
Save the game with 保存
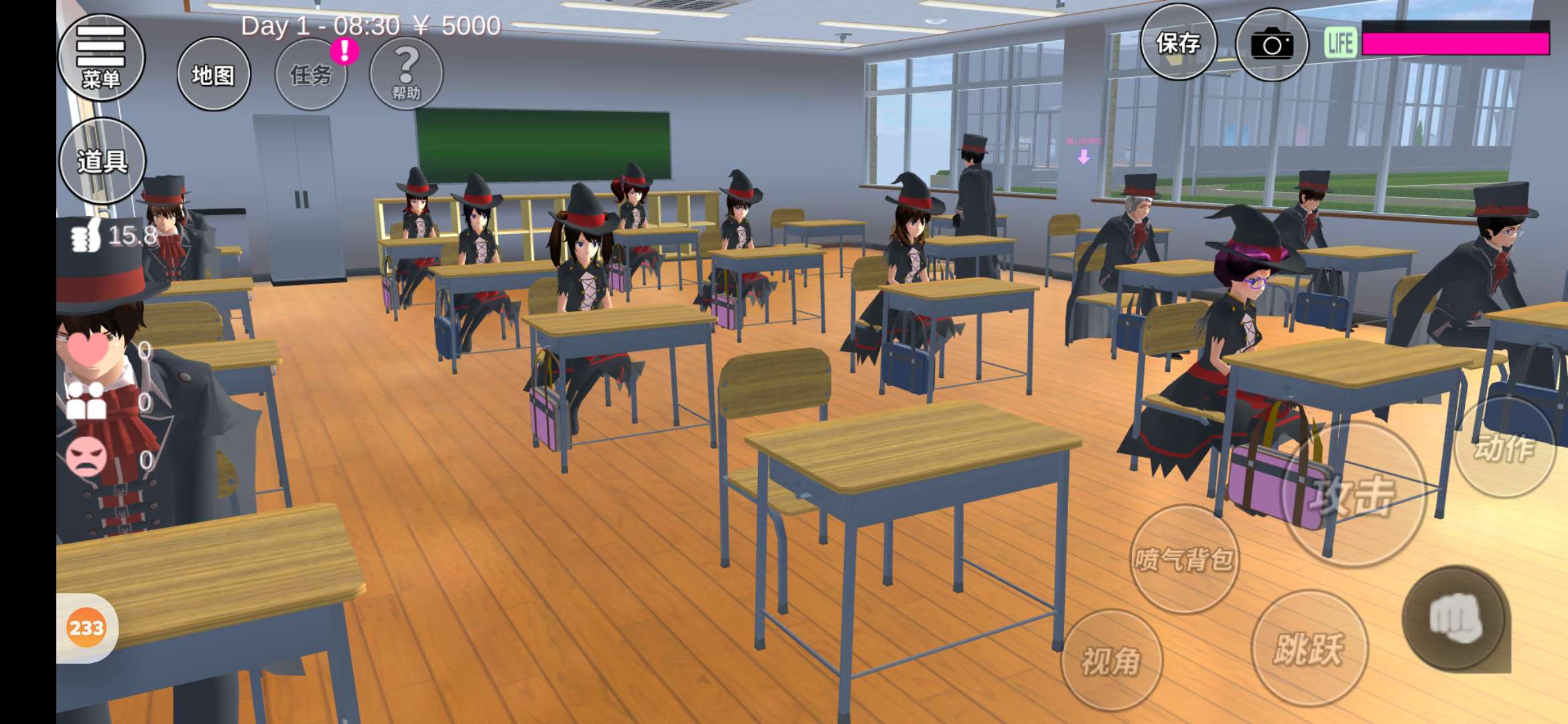[x=1178, y=44]
